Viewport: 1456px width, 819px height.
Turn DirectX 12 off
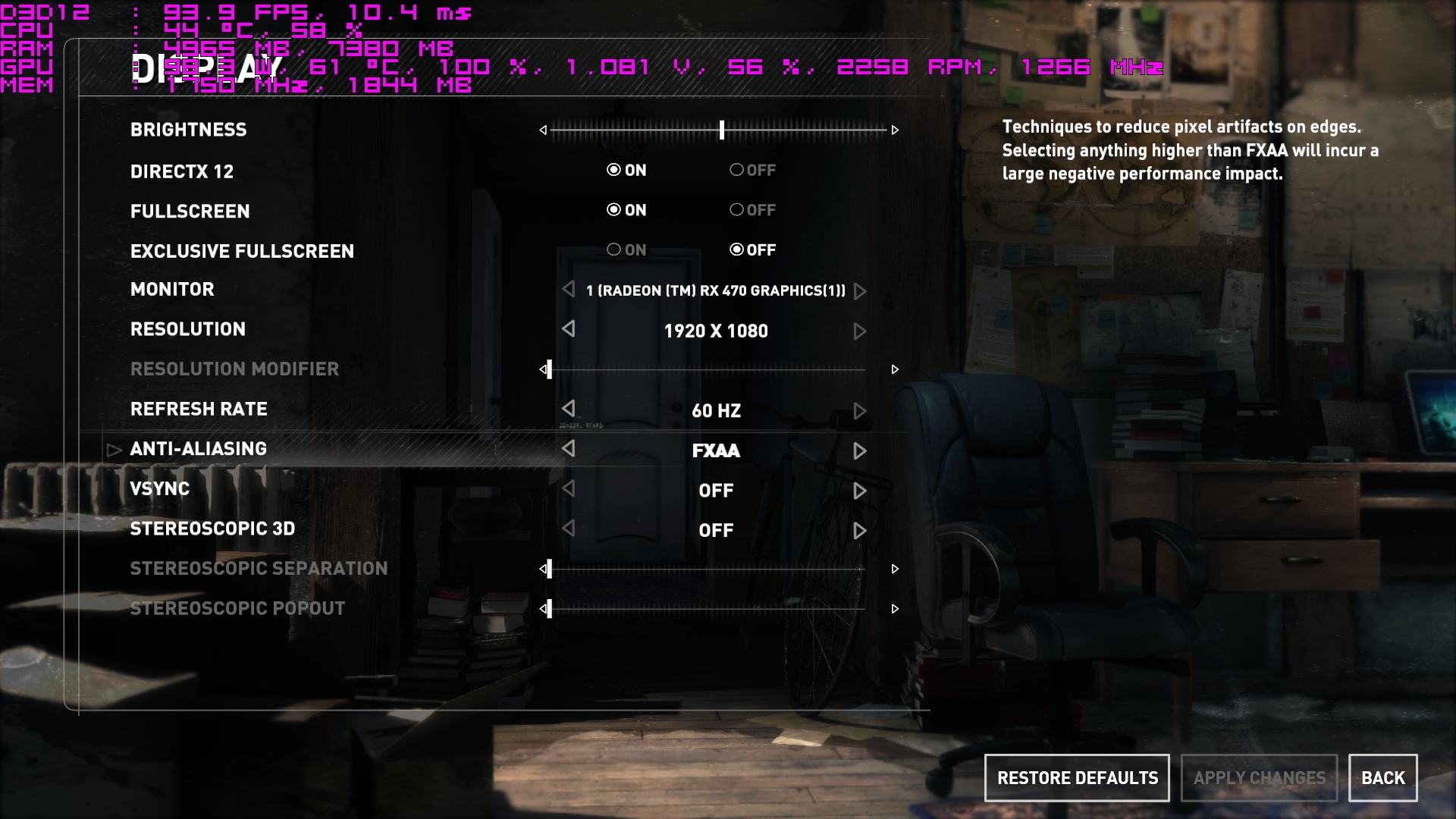pos(752,171)
